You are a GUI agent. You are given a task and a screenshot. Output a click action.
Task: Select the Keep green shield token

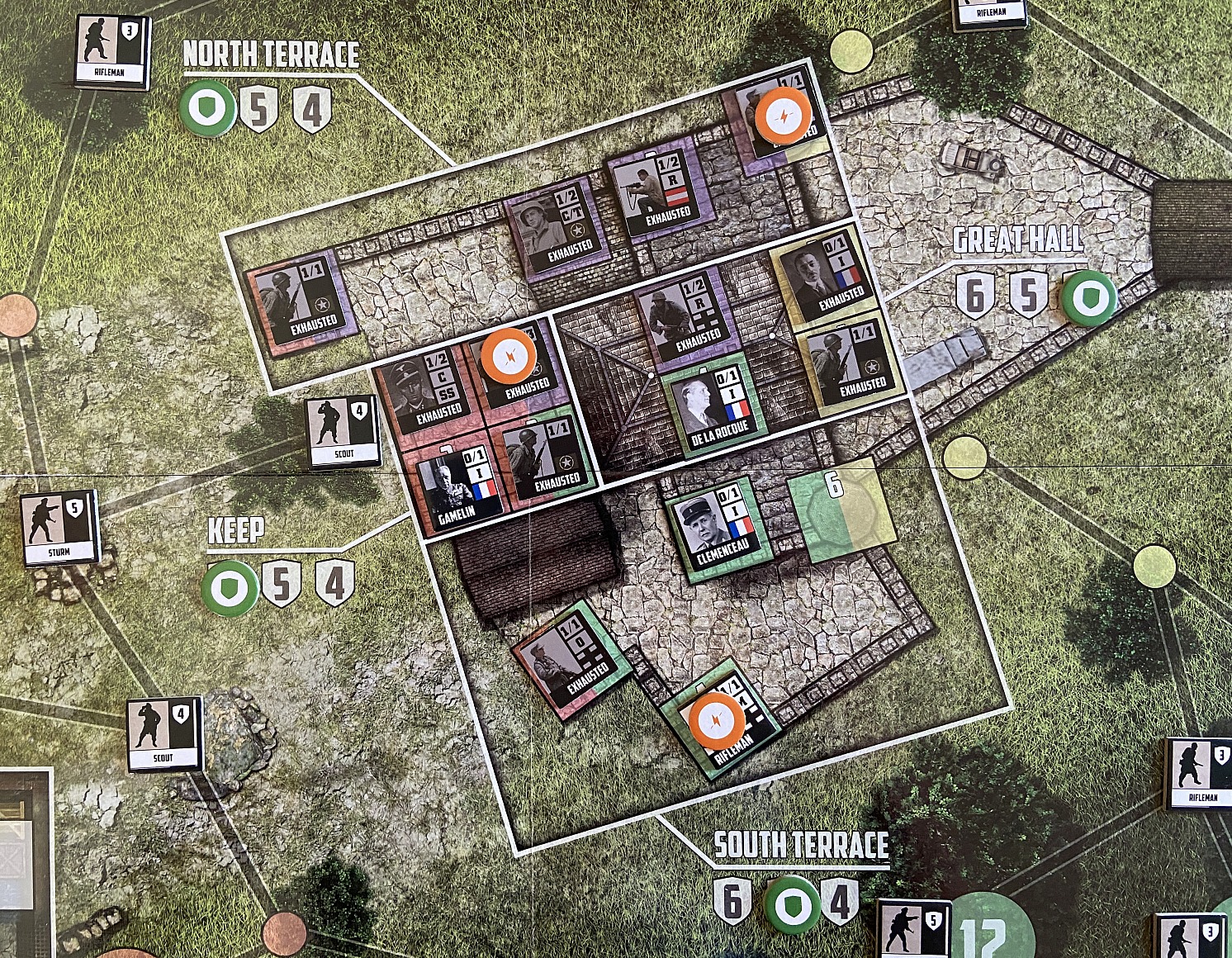229,587
